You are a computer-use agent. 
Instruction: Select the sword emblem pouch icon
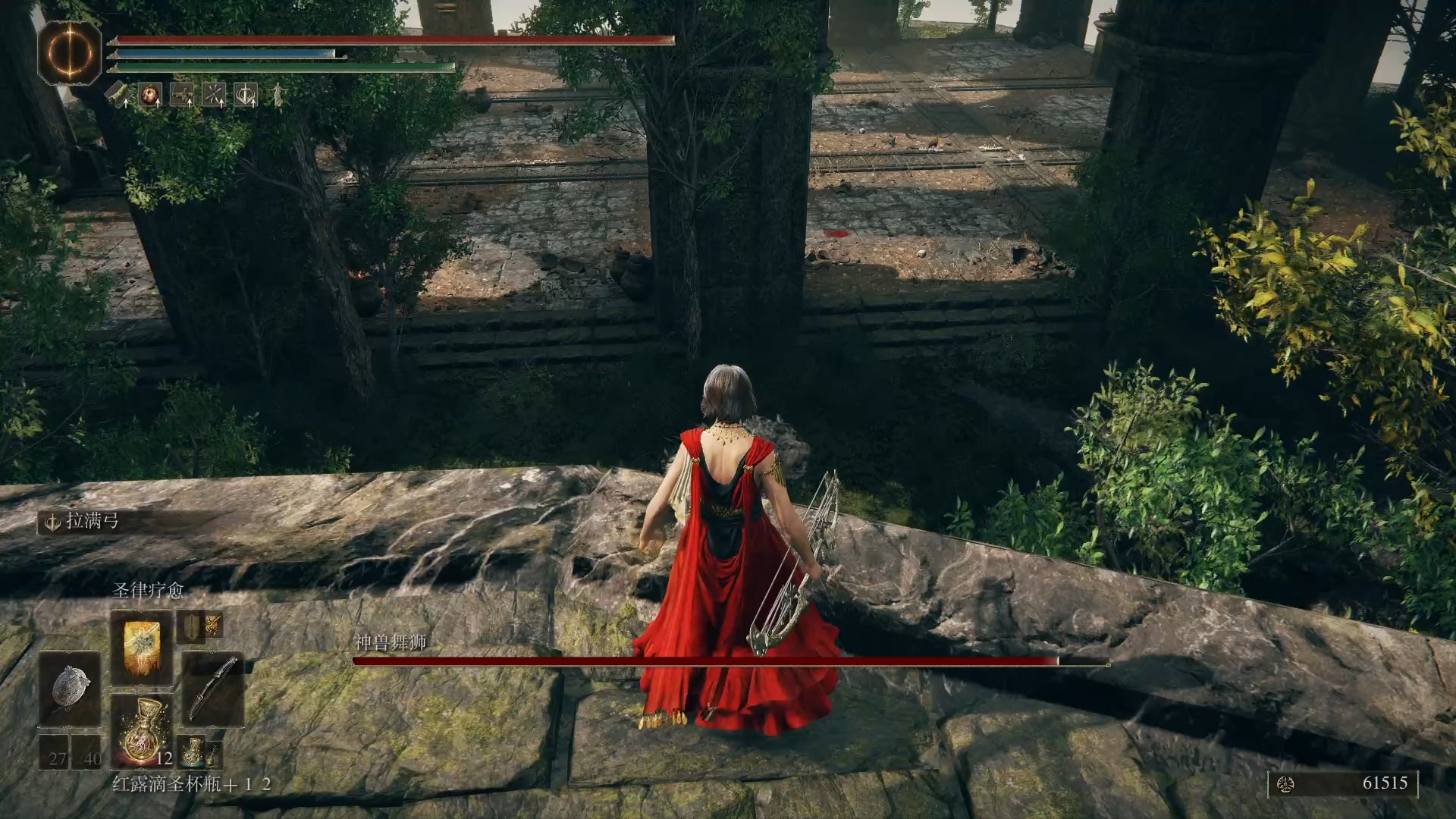click(245, 94)
